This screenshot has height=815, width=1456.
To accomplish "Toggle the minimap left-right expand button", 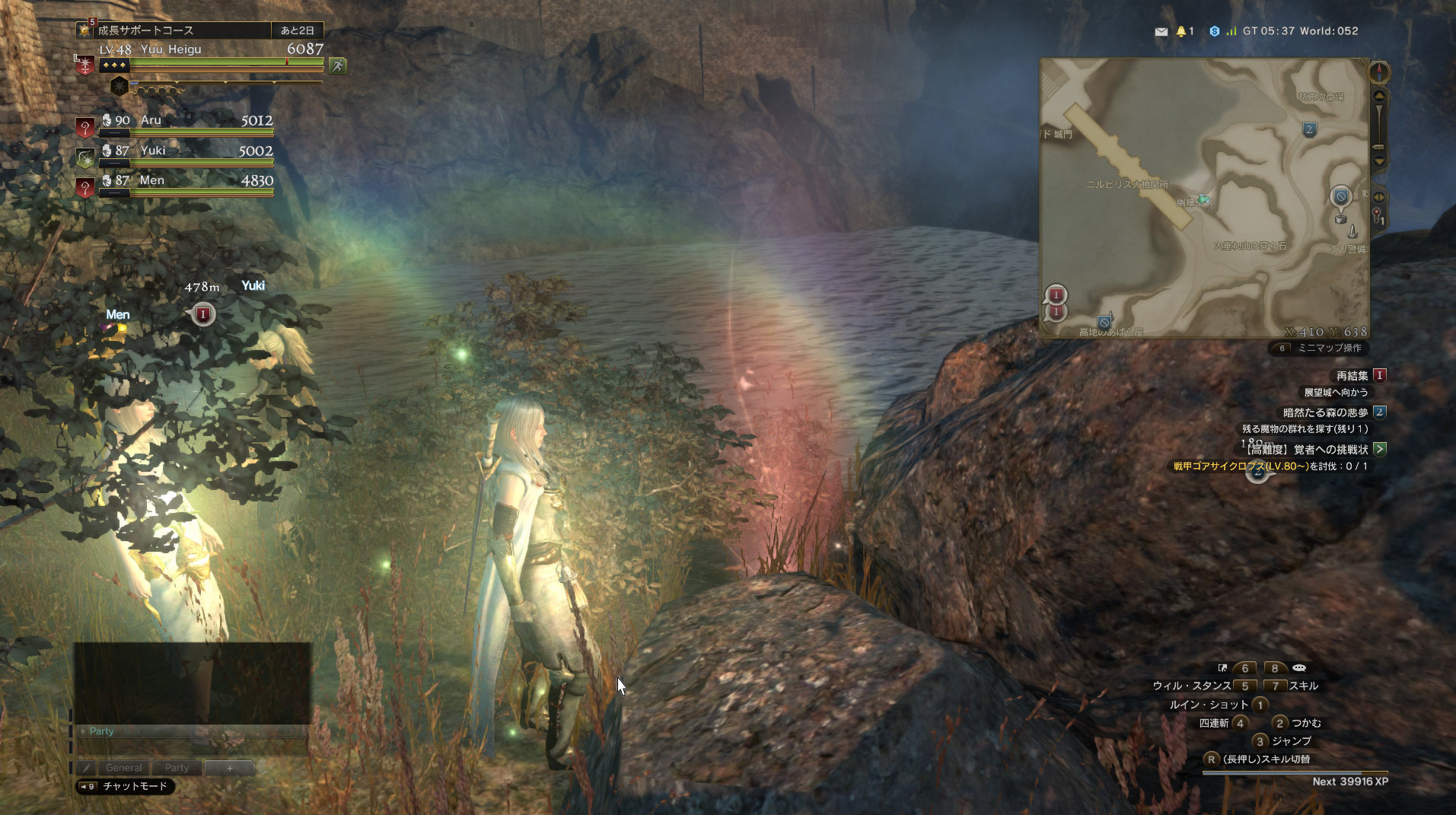I will pos(1378,197).
